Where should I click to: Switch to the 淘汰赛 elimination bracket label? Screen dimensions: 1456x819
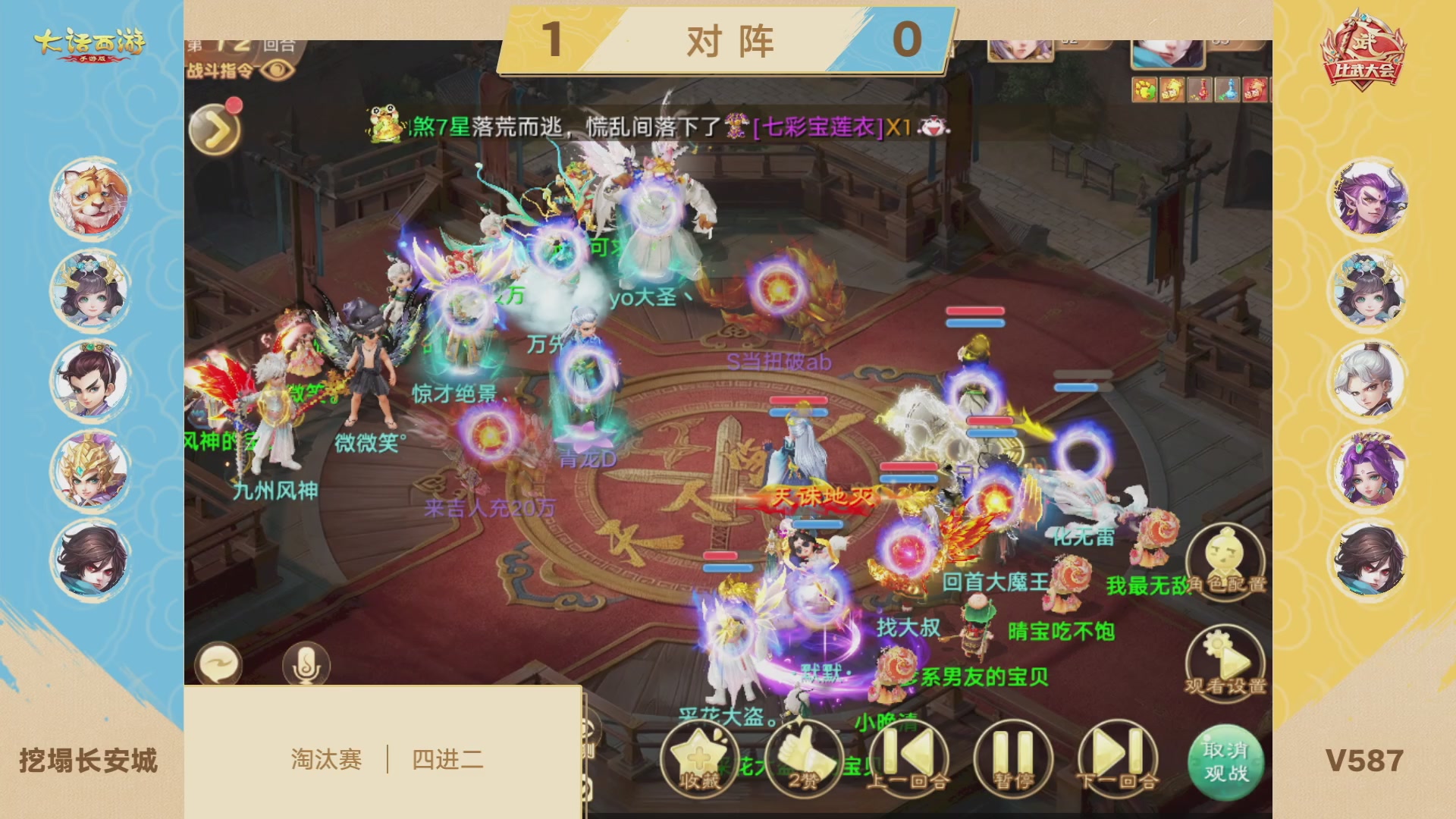click(x=327, y=757)
